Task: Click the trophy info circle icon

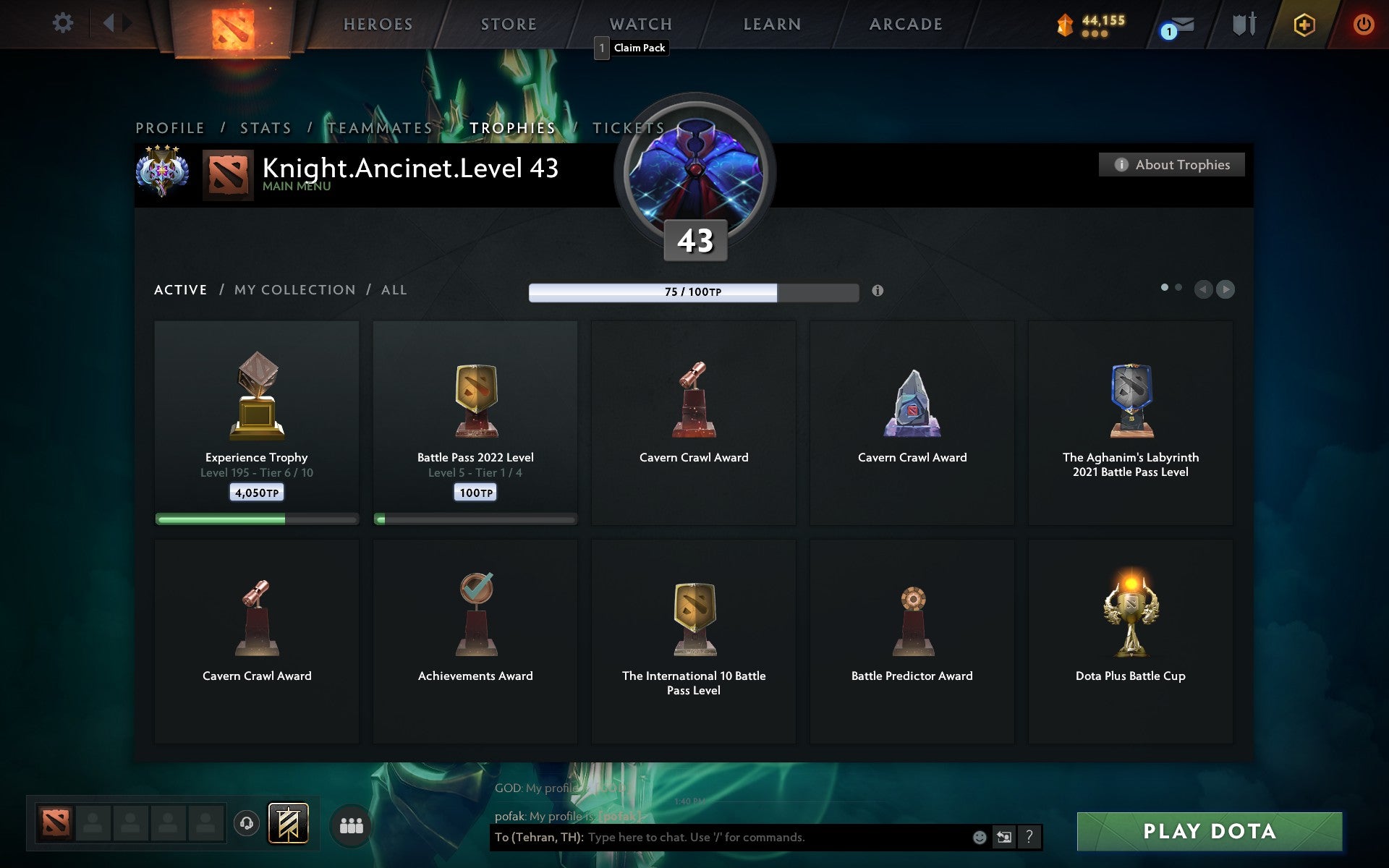Action: tap(878, 292)
